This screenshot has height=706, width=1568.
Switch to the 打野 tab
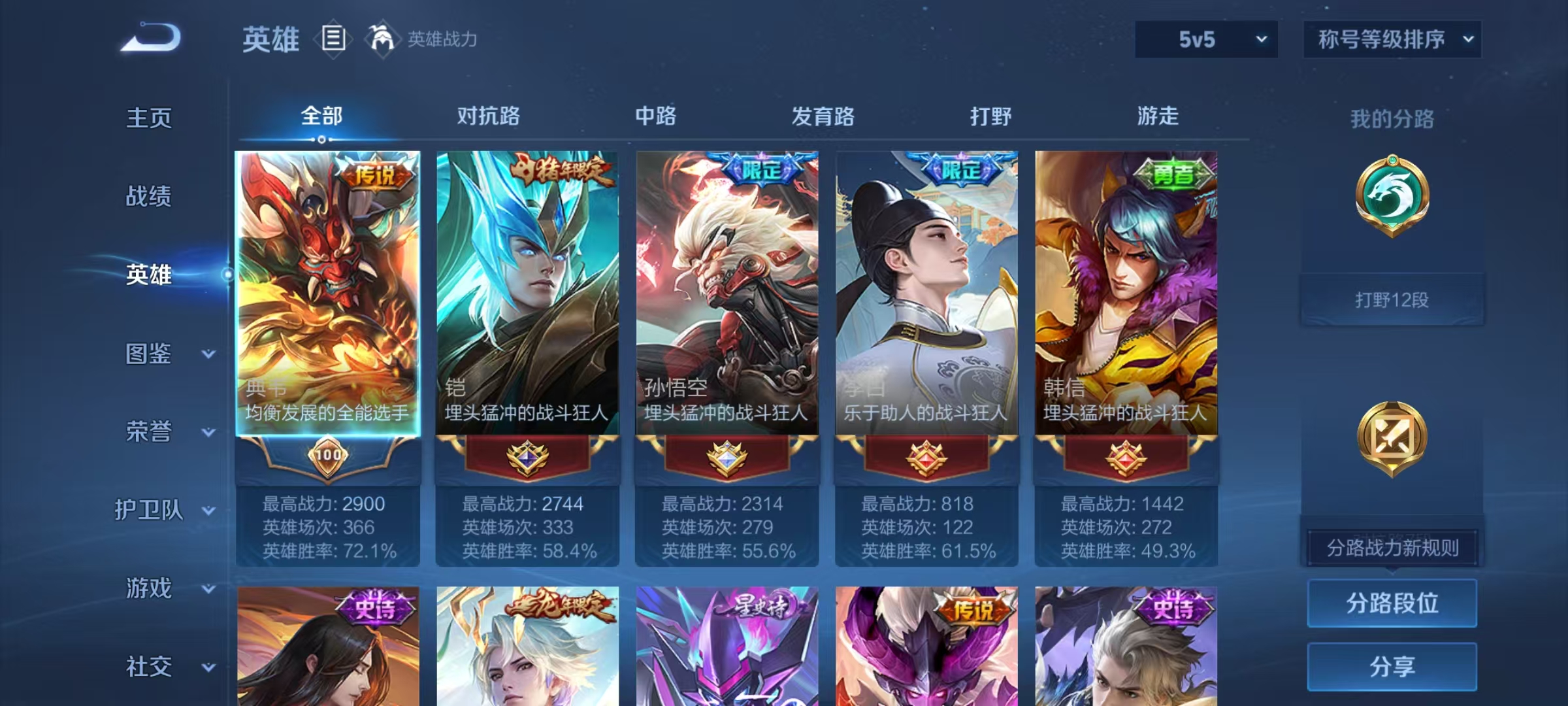pyautogui.click(x=990, y=116)
